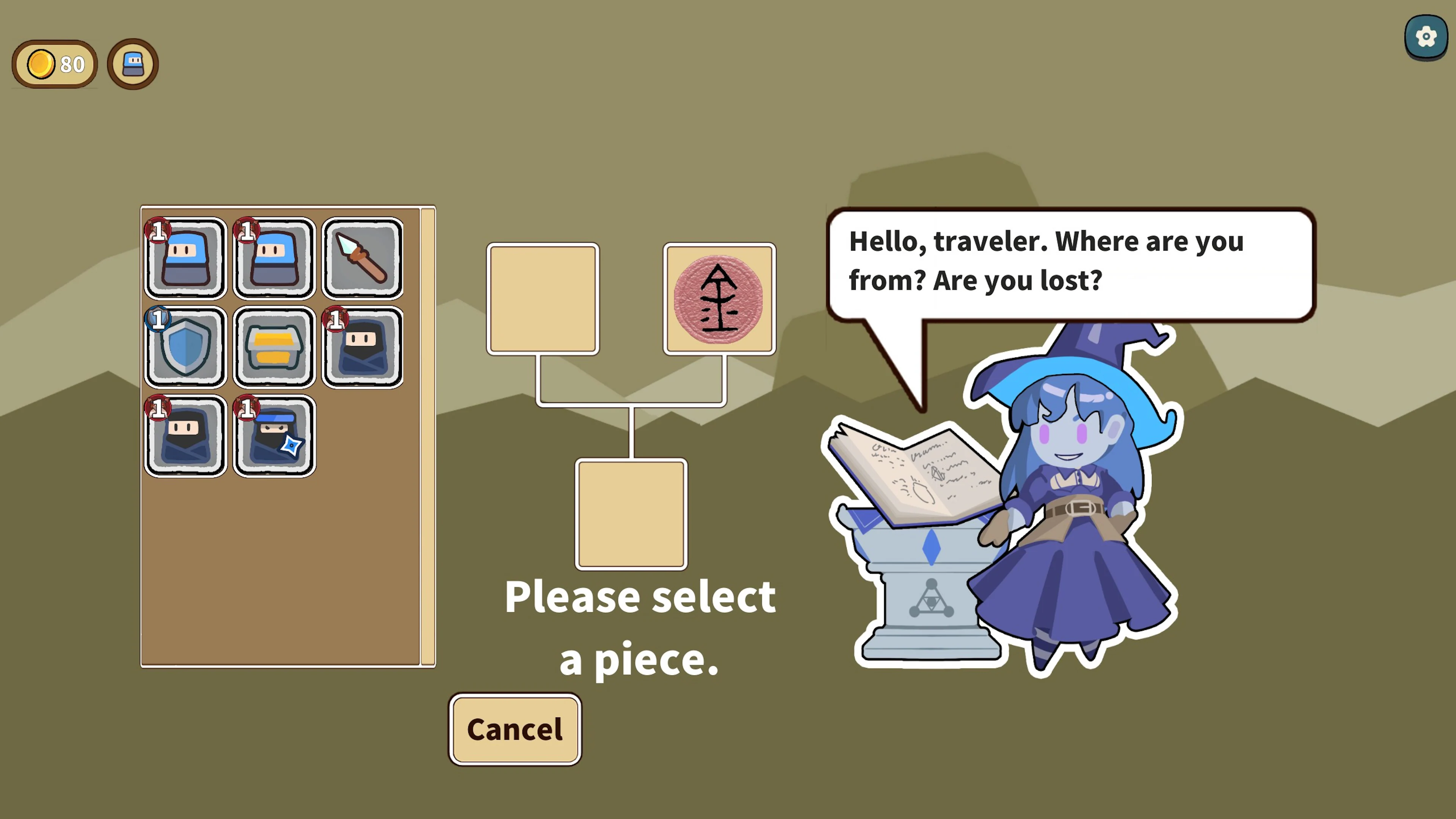
Task: Click the red wax seal fusion slot
Action: pos(720,298)
